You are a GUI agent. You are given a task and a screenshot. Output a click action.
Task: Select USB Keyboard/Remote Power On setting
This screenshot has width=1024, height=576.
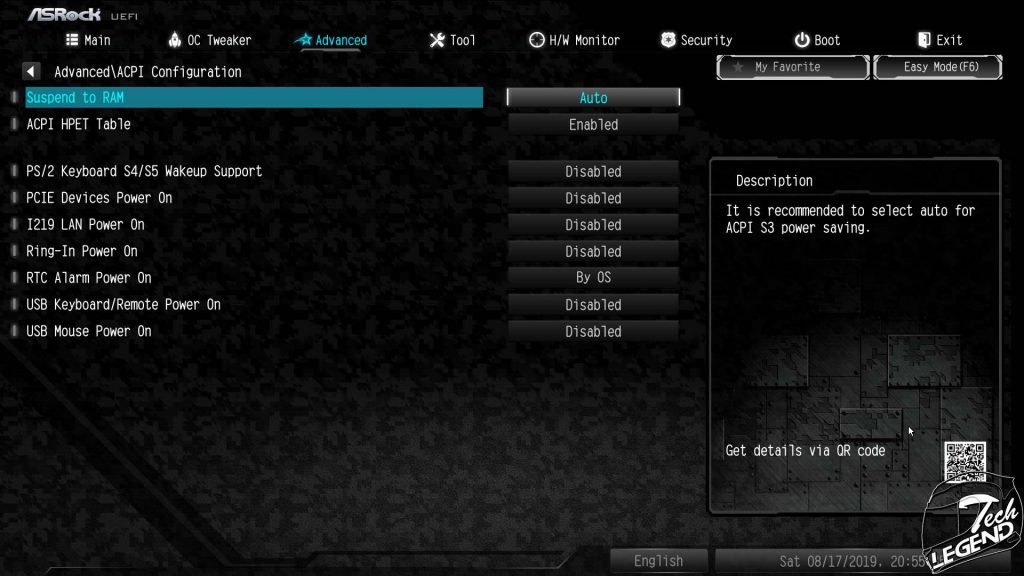click(x=123, y=304)
